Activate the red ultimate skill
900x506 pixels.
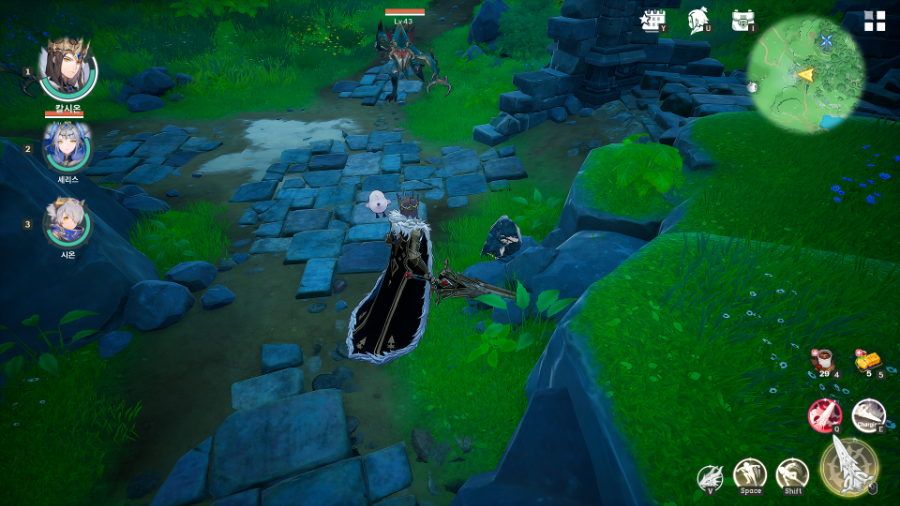pos(824,414)
